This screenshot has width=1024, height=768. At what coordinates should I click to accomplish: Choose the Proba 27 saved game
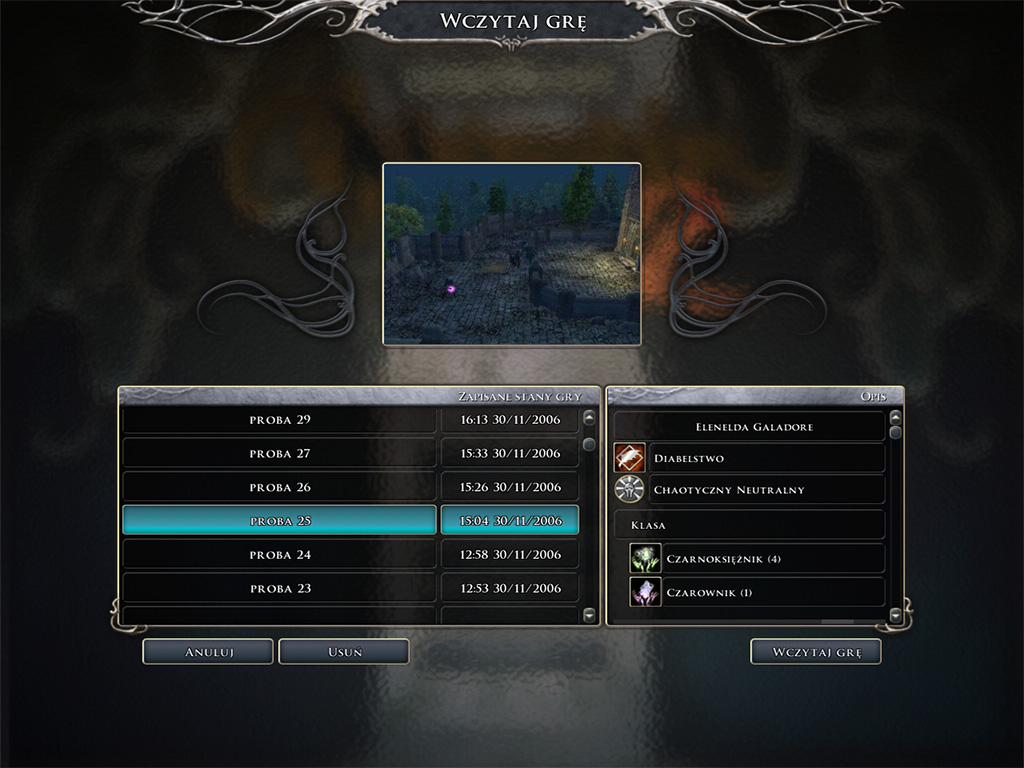tap(280, 454)
